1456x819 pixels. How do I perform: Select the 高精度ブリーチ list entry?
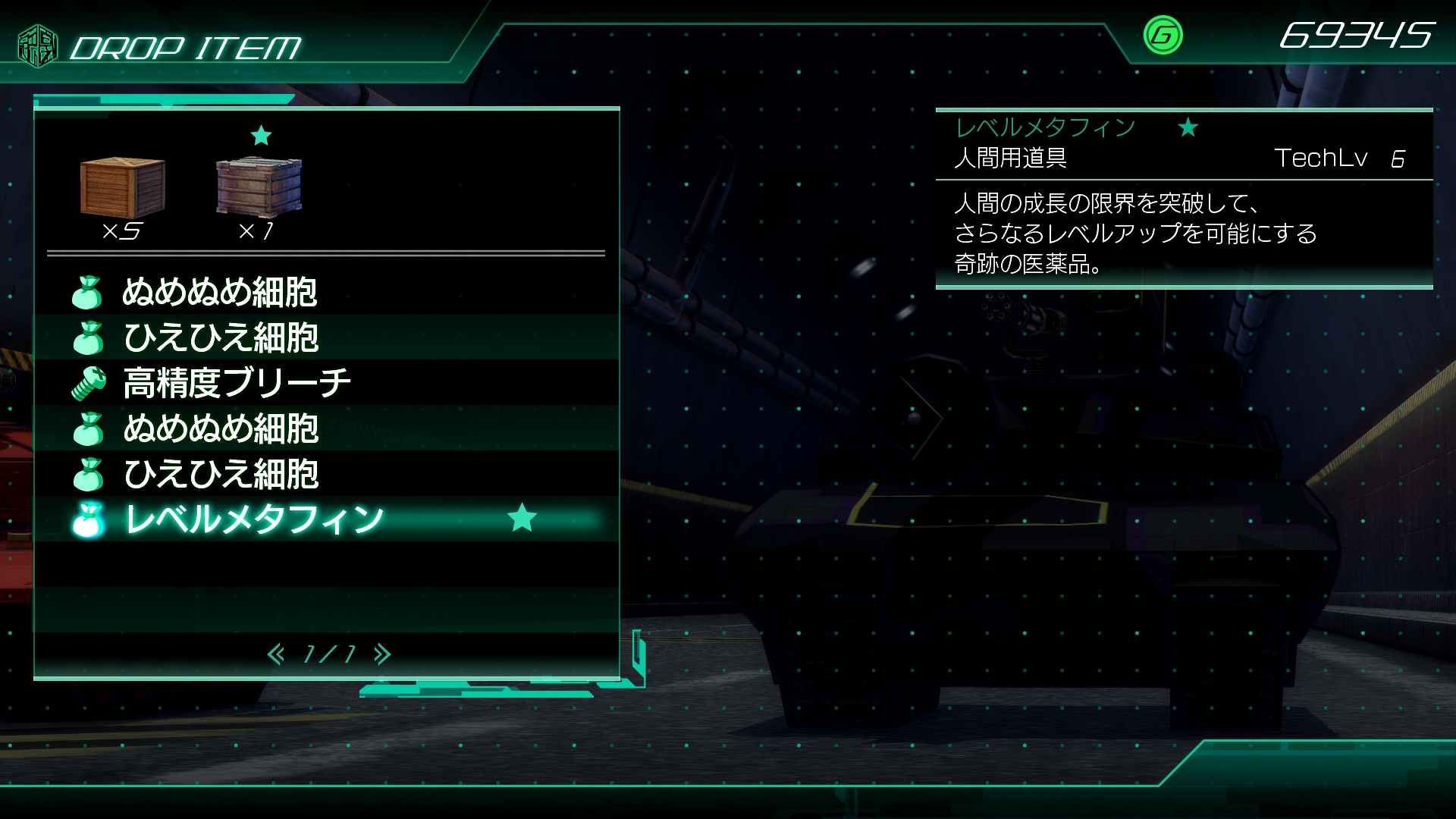tap(237, 384)
